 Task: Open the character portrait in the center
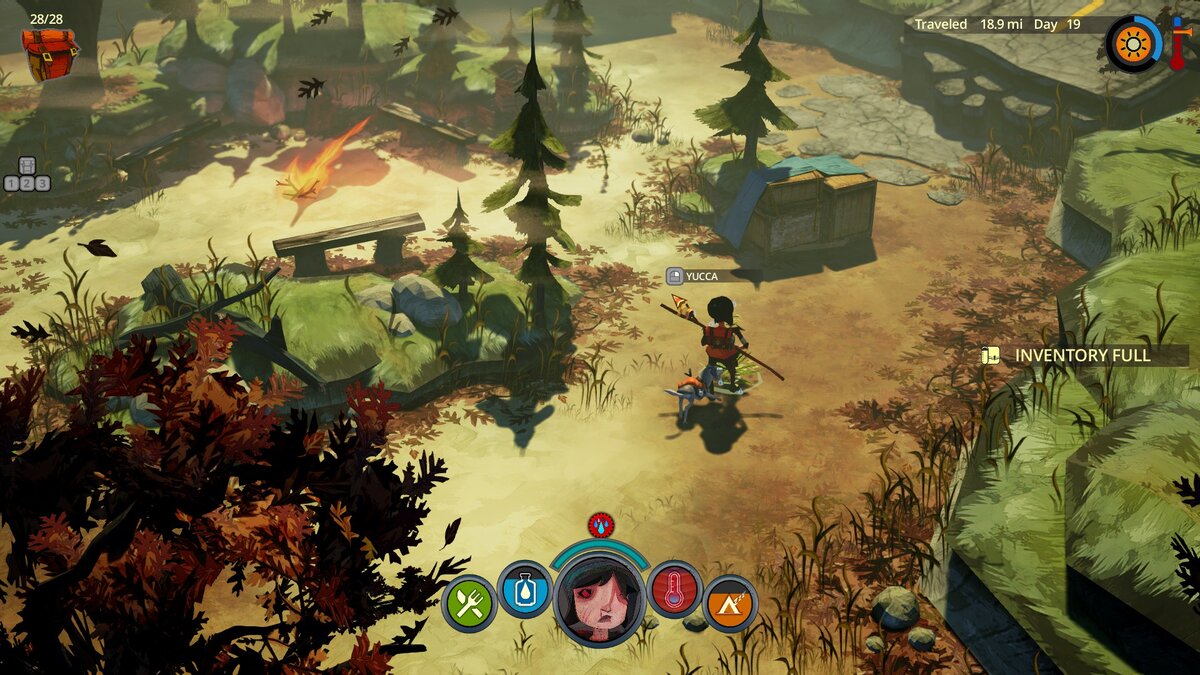600,598
